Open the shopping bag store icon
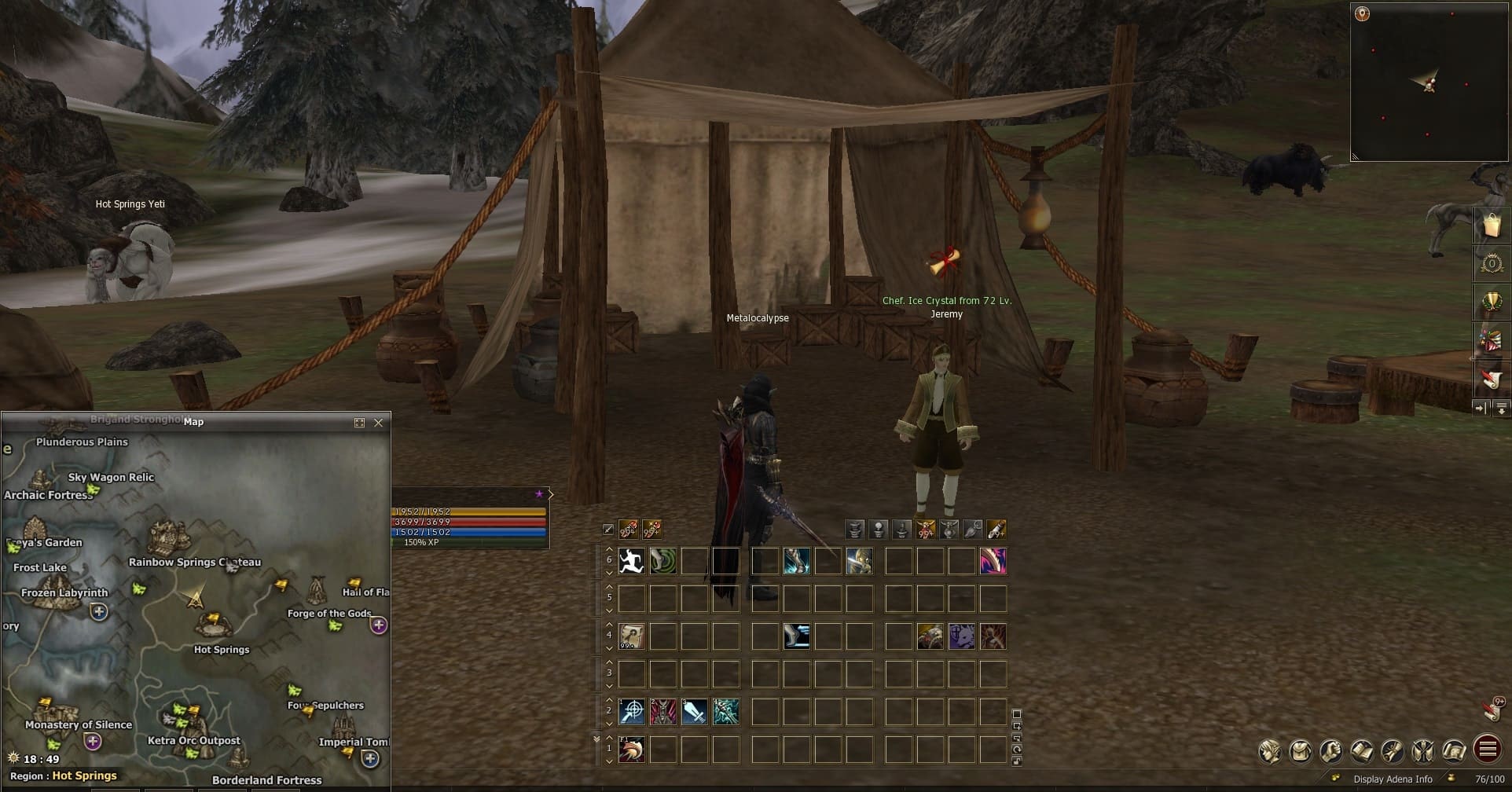 [1491, 226]
